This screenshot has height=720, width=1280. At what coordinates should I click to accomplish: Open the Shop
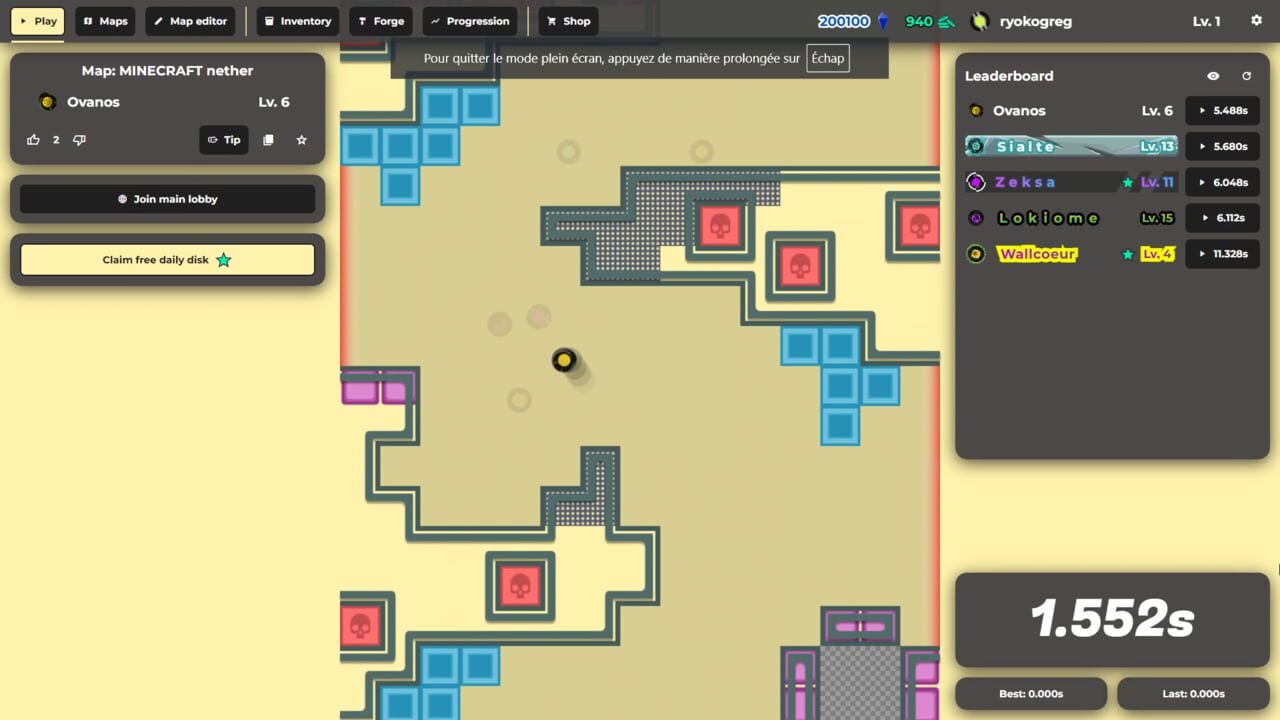[567, 20]
